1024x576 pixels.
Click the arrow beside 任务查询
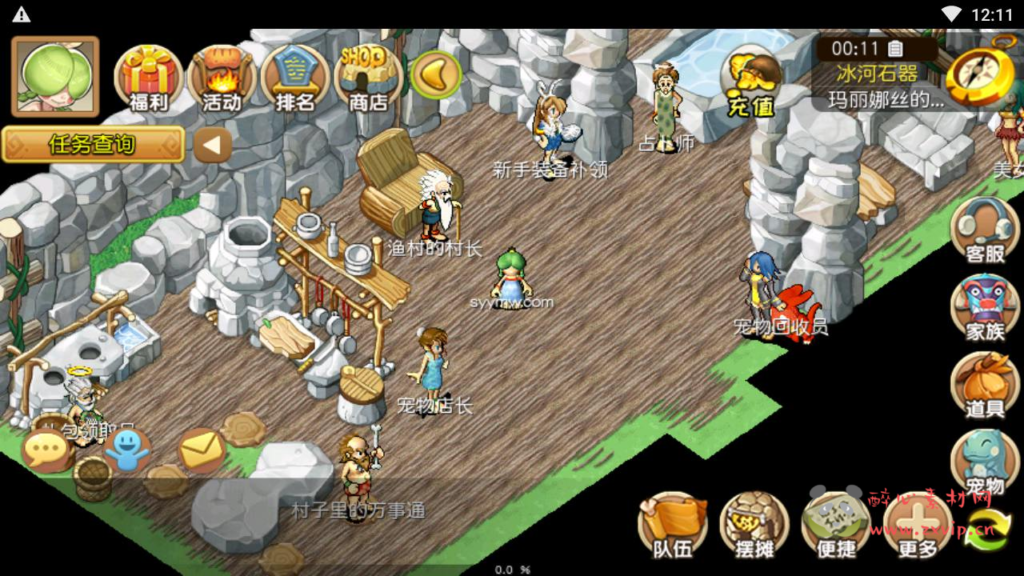pos(212,145)
